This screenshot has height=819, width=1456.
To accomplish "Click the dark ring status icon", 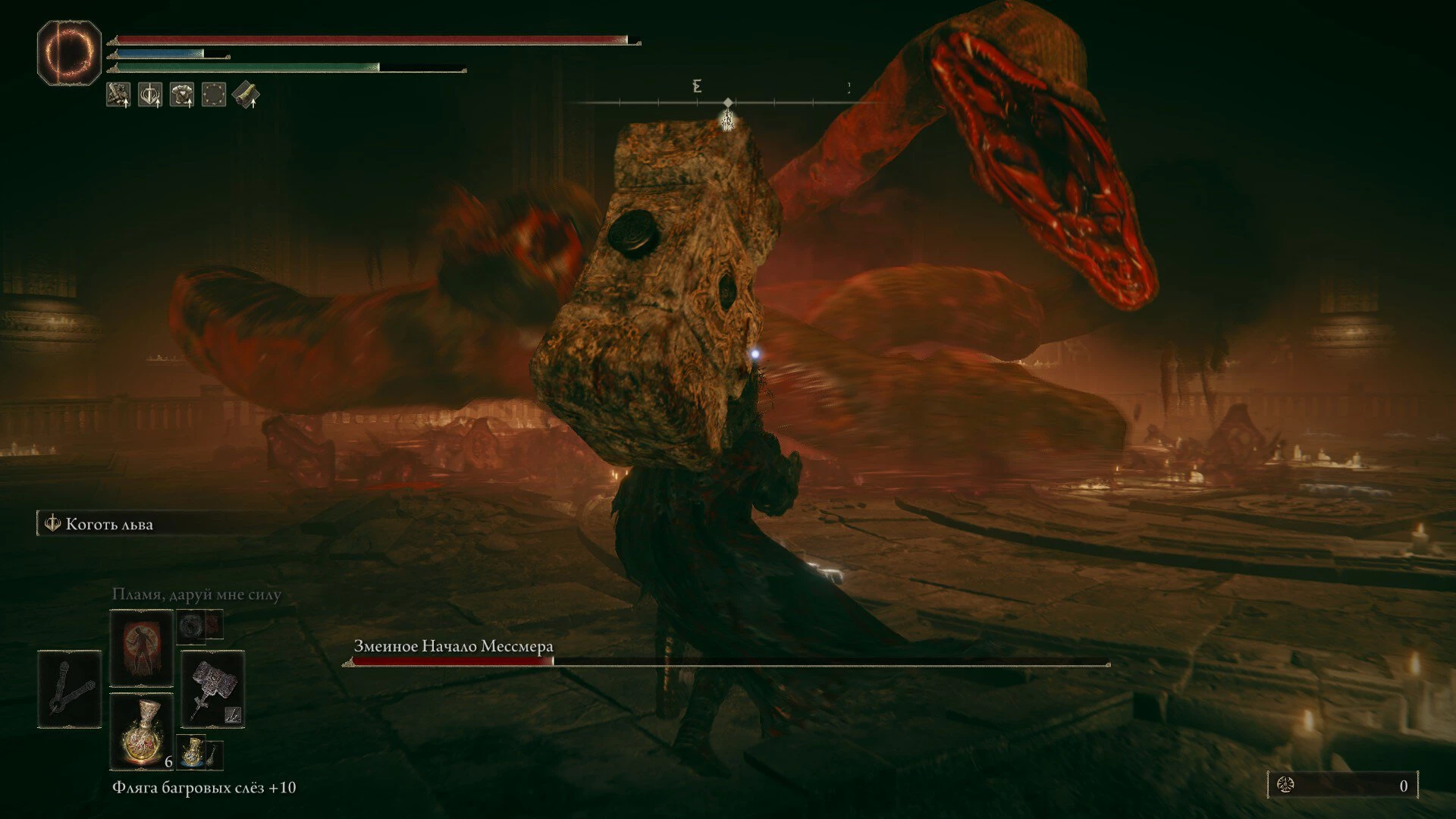I will pyautogui.click(x=214, y=95).
